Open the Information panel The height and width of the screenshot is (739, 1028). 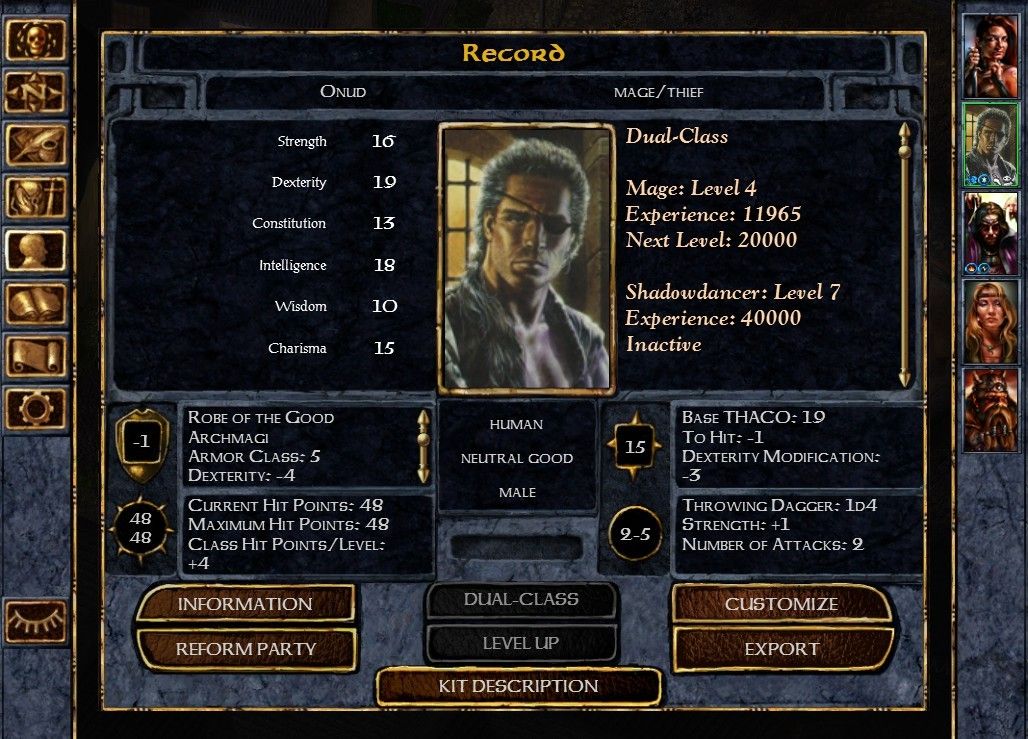coord(245,604)
